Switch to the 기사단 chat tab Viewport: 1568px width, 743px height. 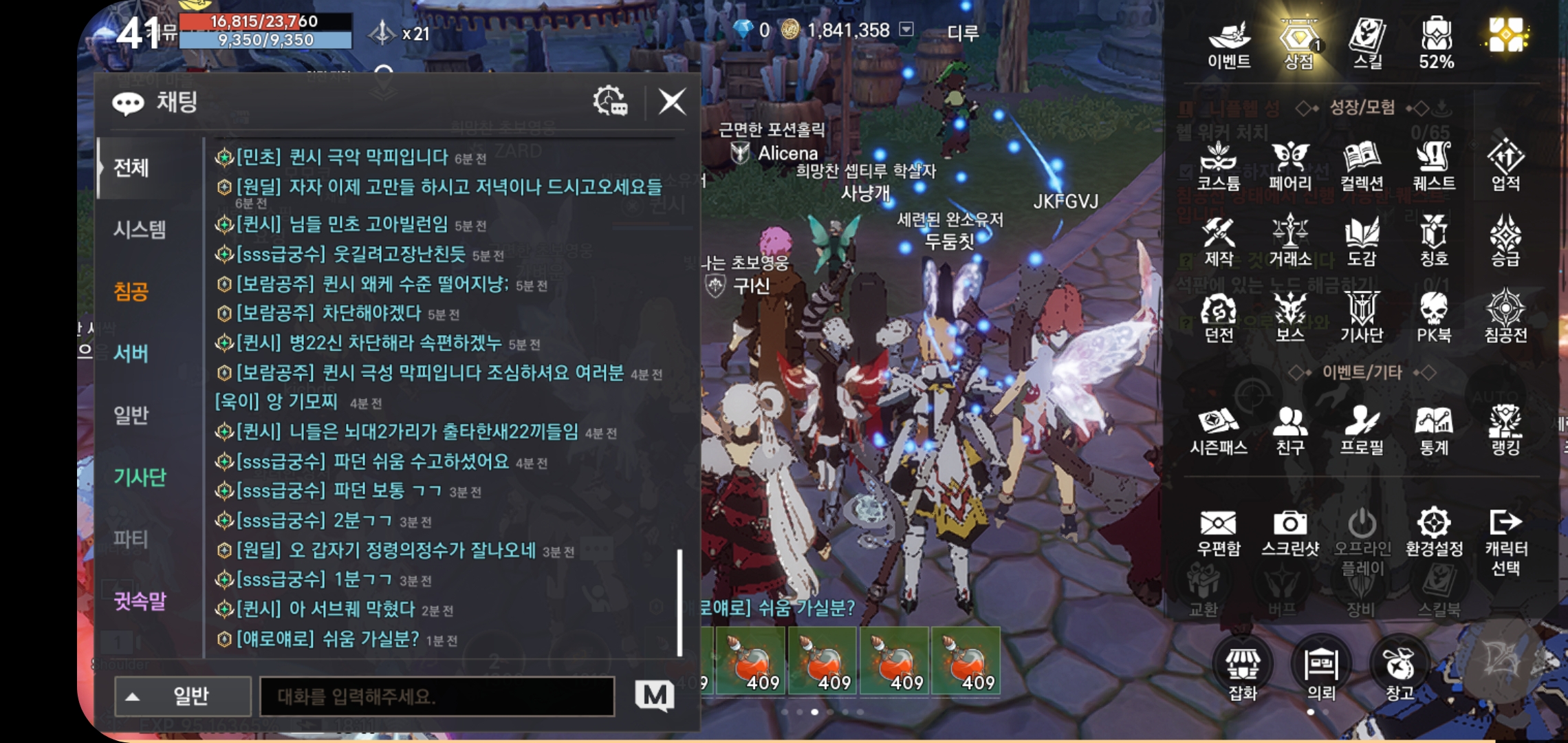(x=140, y=477)
